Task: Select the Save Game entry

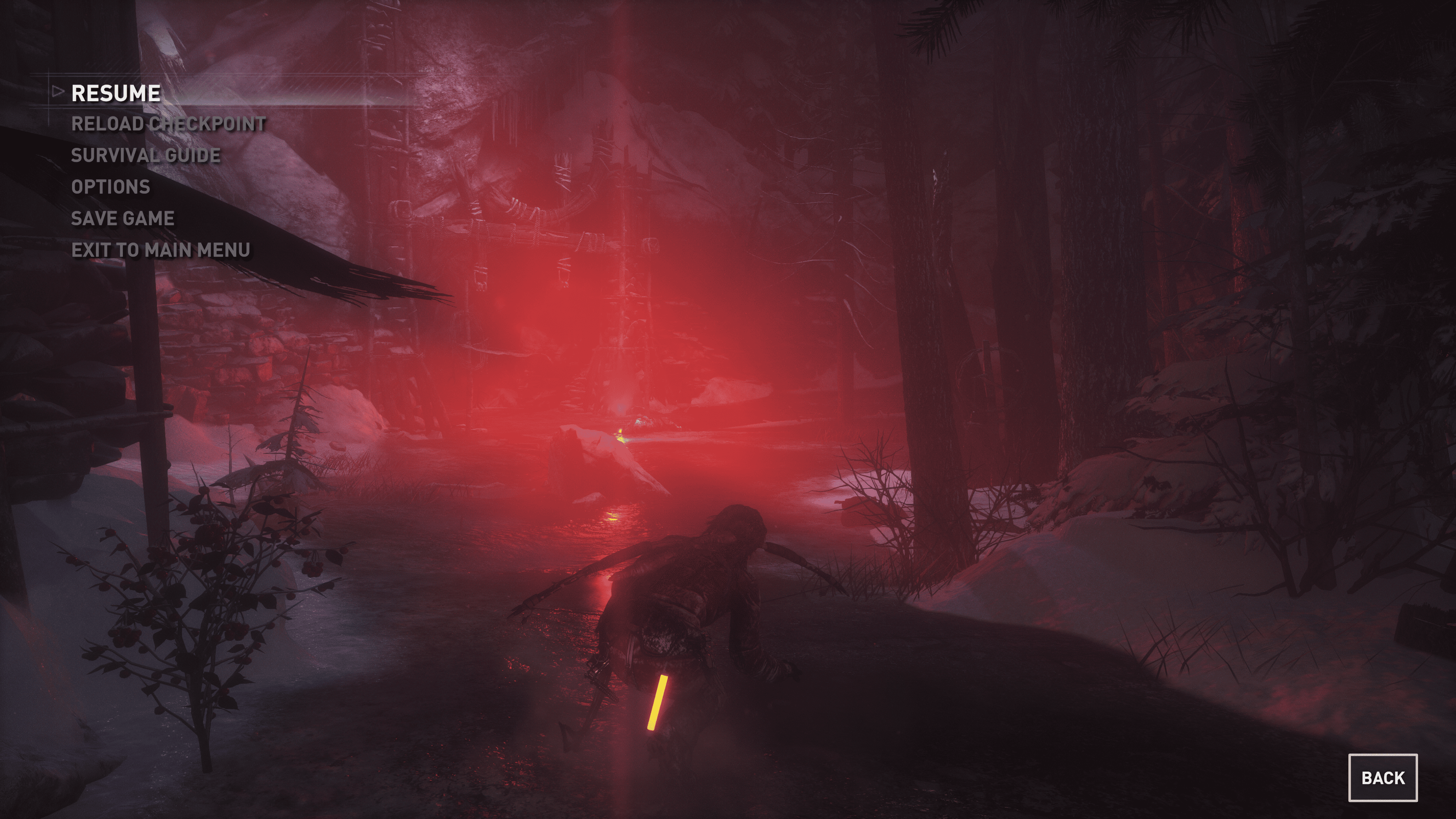Action: tap(122, 219)
